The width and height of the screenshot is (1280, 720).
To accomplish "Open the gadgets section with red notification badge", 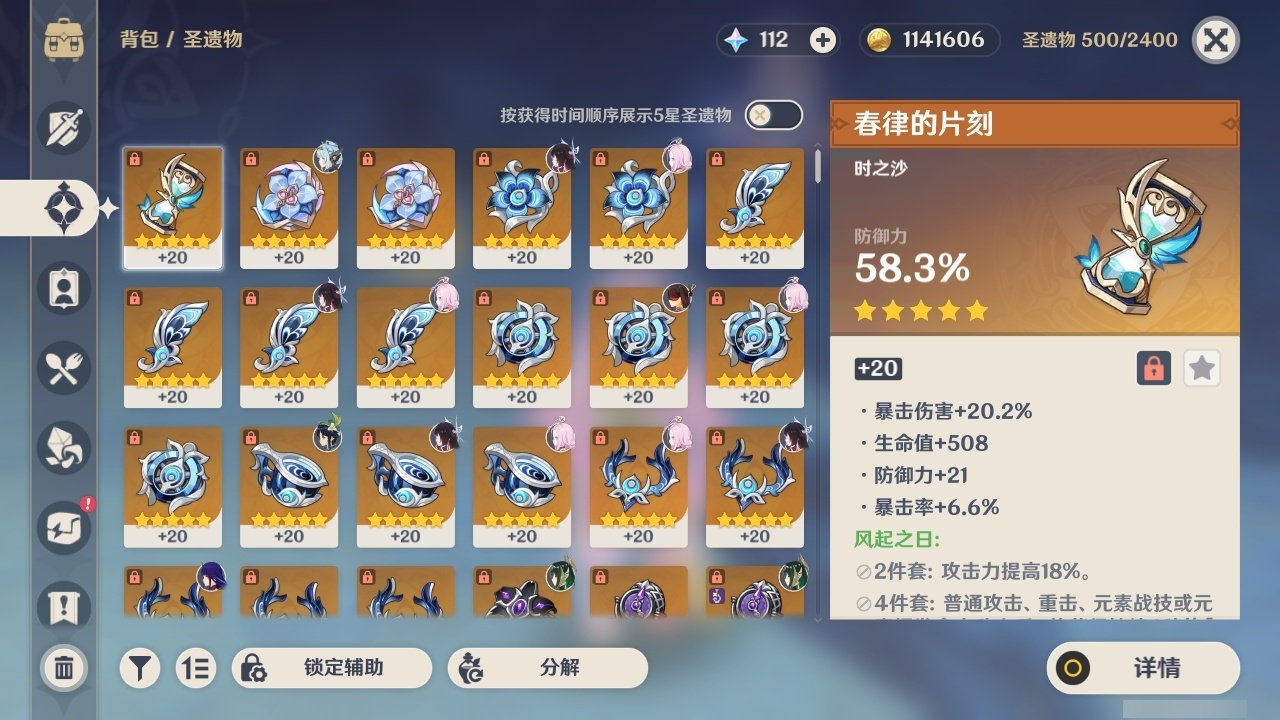I will point(63,528).
